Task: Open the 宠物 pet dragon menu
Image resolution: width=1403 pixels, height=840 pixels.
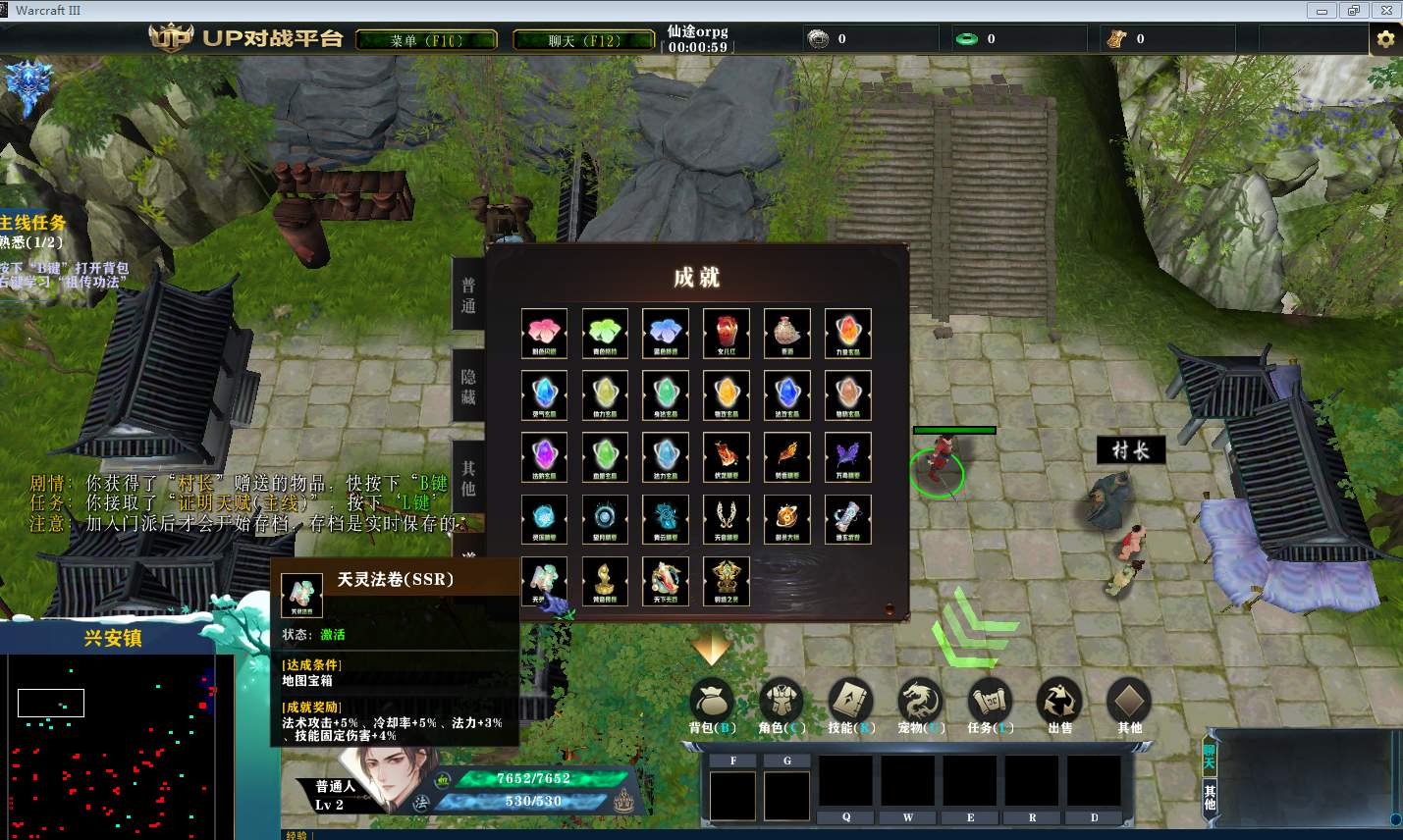Action: pyautogui.click(x=920, y=703)
